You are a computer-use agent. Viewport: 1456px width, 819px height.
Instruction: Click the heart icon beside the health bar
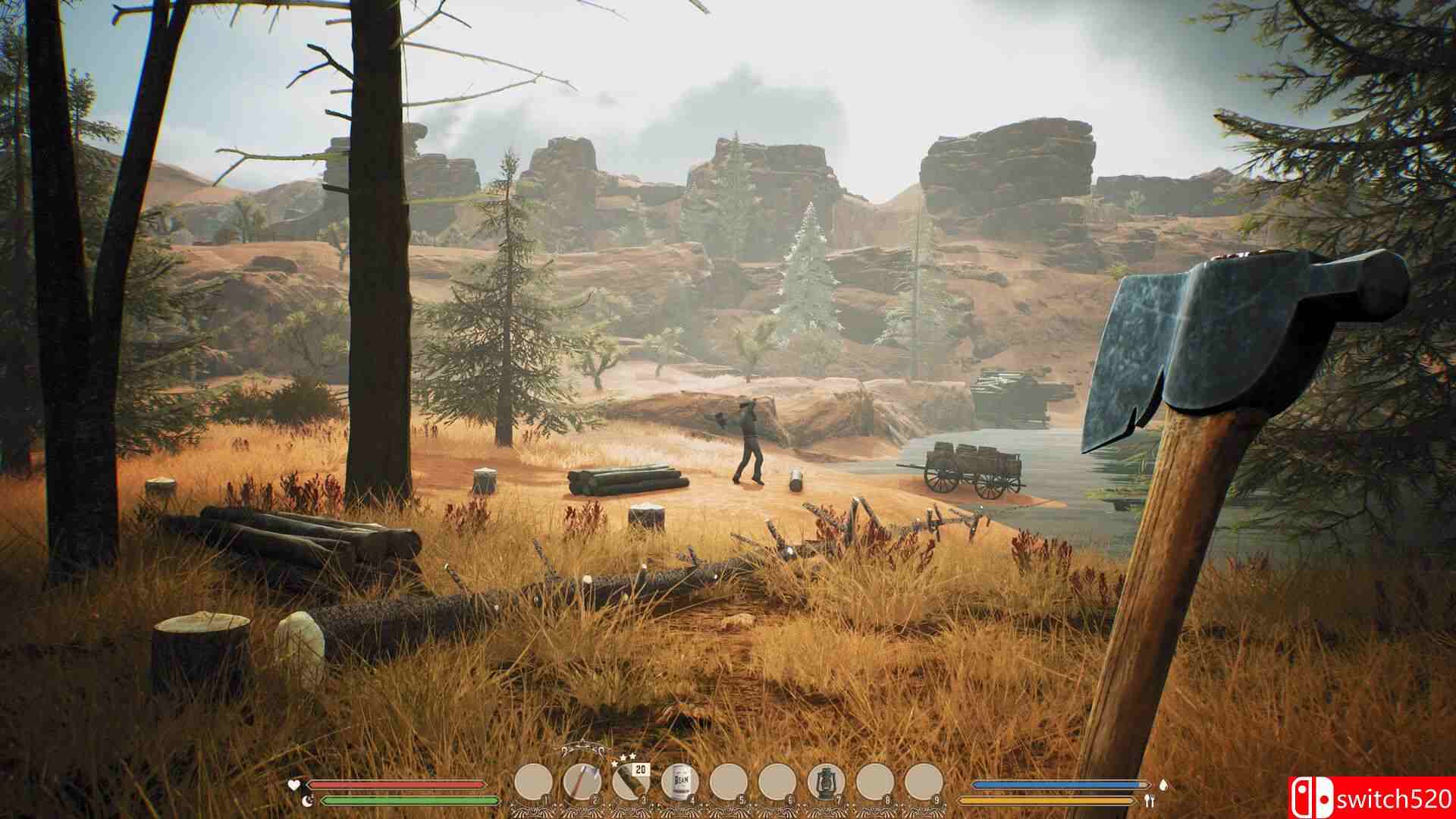(x=293, y=784)
